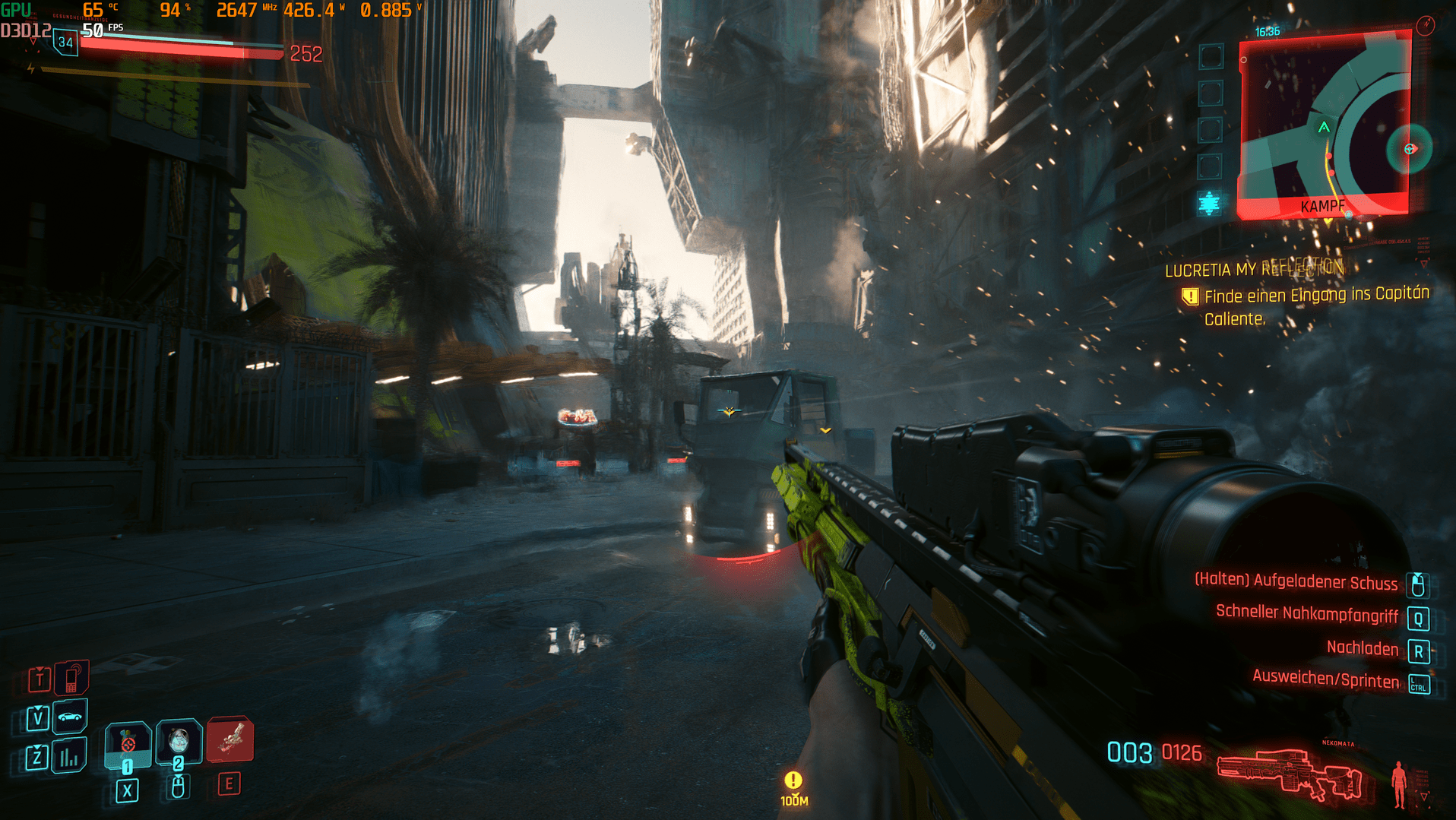This screenshot has height=820, width=1456.
Task: Select the vehicle call car icon
Action: click(69, 717)
